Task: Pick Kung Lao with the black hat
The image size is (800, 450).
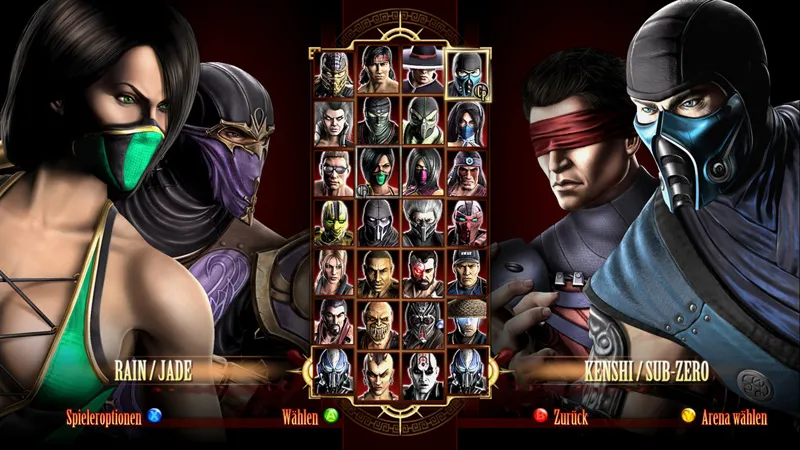Action: (x=421, y=72)
